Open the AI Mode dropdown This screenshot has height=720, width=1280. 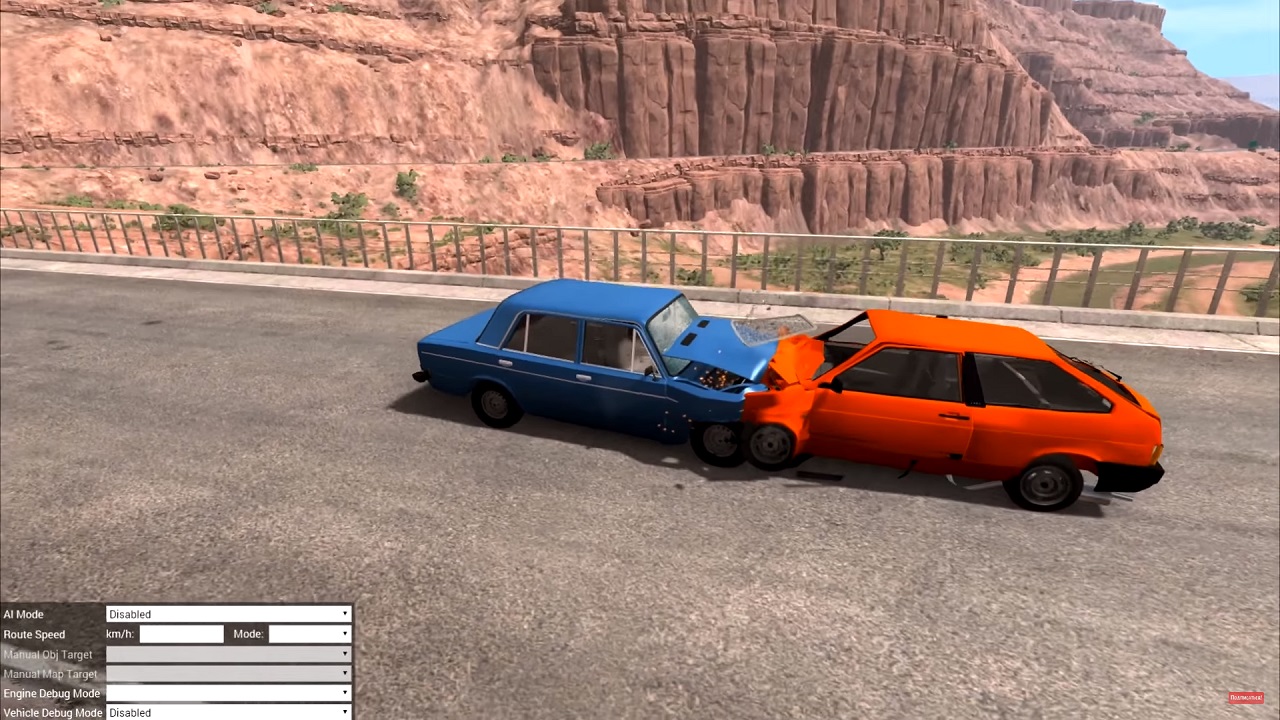(x=229, y=614)
